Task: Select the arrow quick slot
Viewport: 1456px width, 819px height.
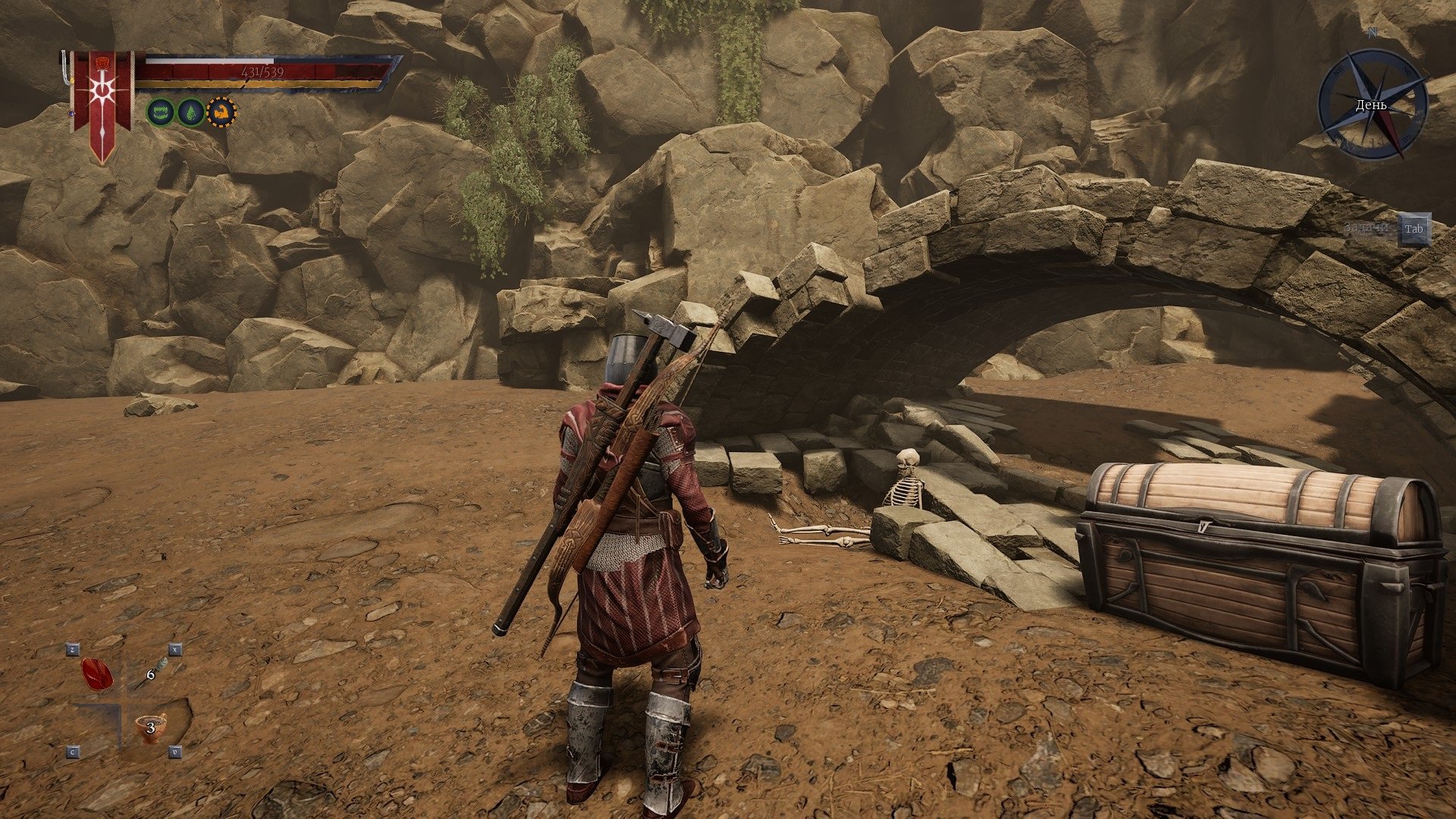Action: [149, 673]
